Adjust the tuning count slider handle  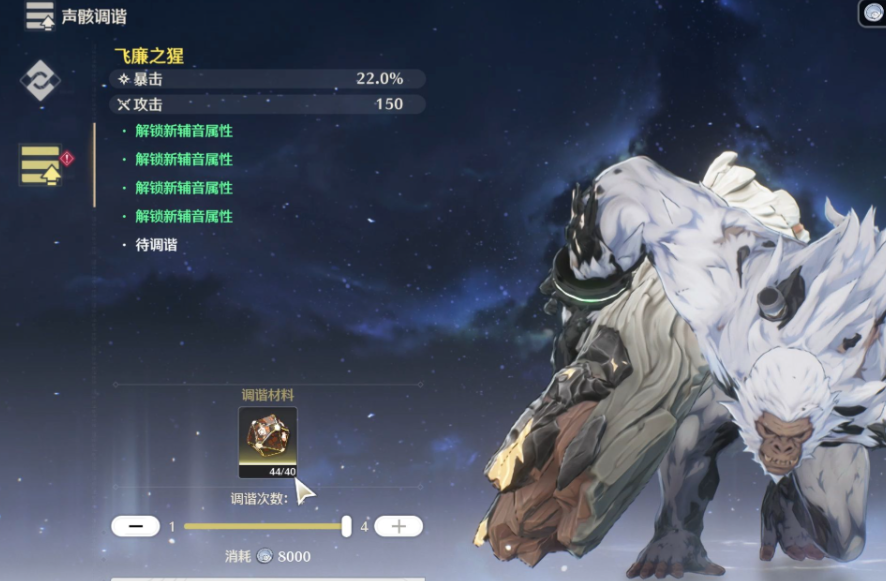(346, 526)
